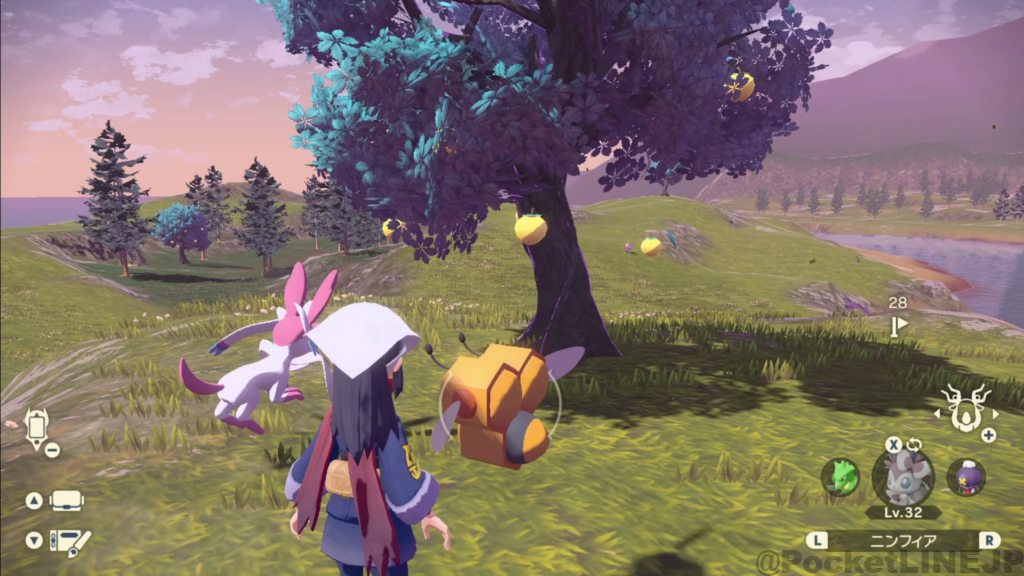1024x576 pixels.
Task: Click the ニンフィア name bar
Action: (903, 540)
